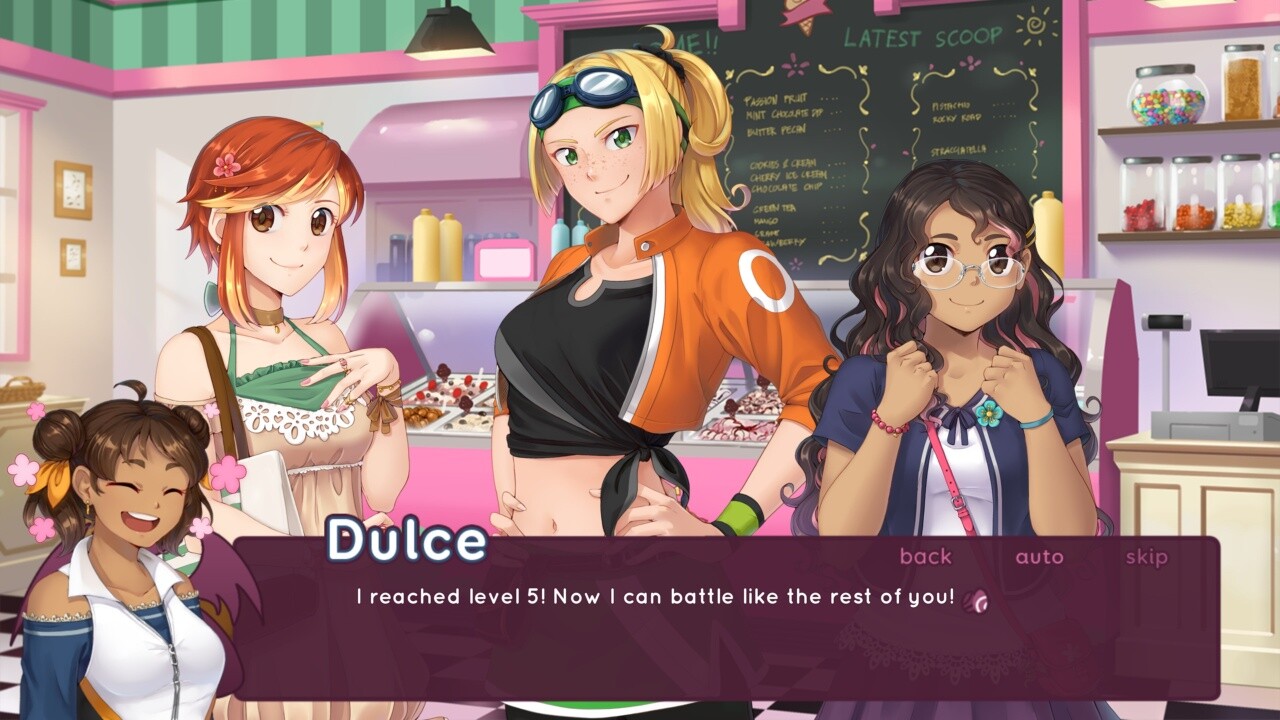Click the ice cream cone on the LATEST SCOOP sign
Image resolution: width=1280 pixels, height=720 pixels.
click(x=806, y=18)
